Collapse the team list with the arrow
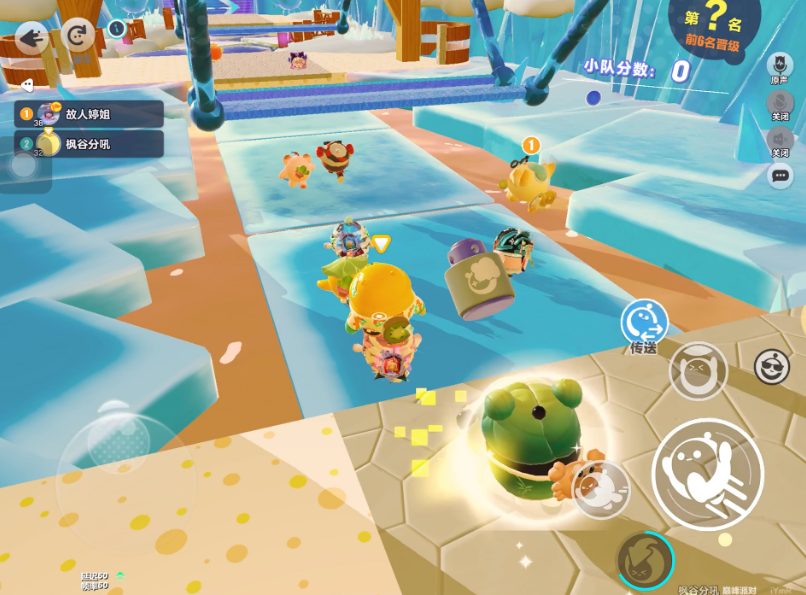The height and width of the screenshot is (595, 806). [x=27, y=85]
